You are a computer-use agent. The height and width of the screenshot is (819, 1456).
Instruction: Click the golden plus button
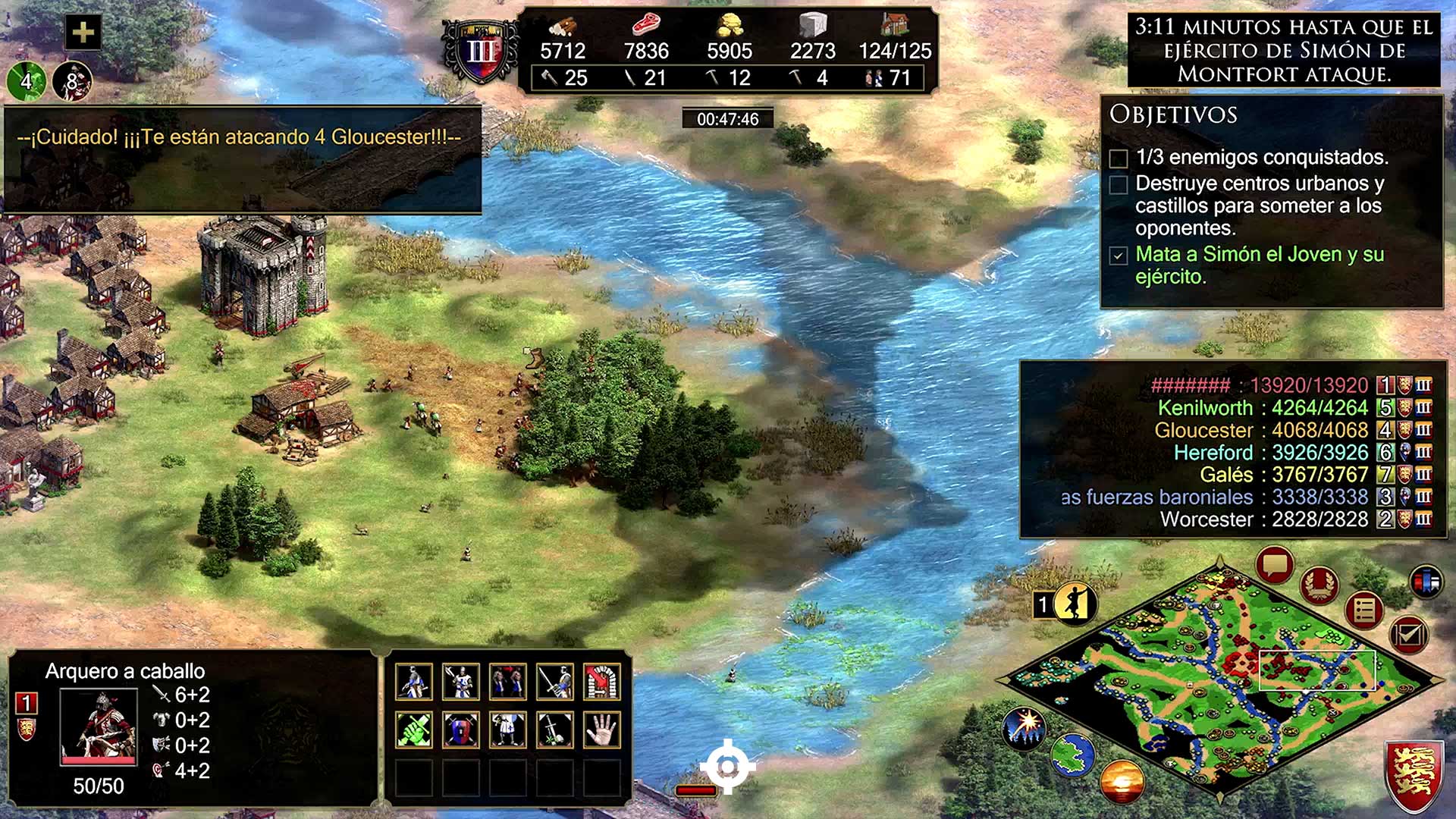83,33
